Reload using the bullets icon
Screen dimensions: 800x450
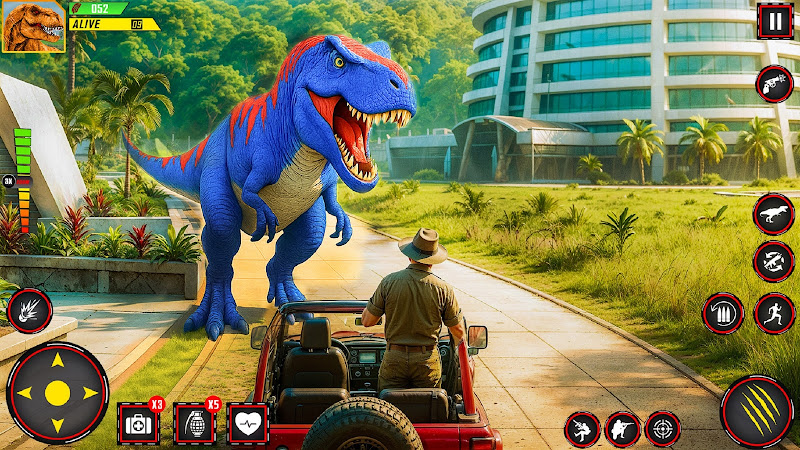click(x=722, y=313)
